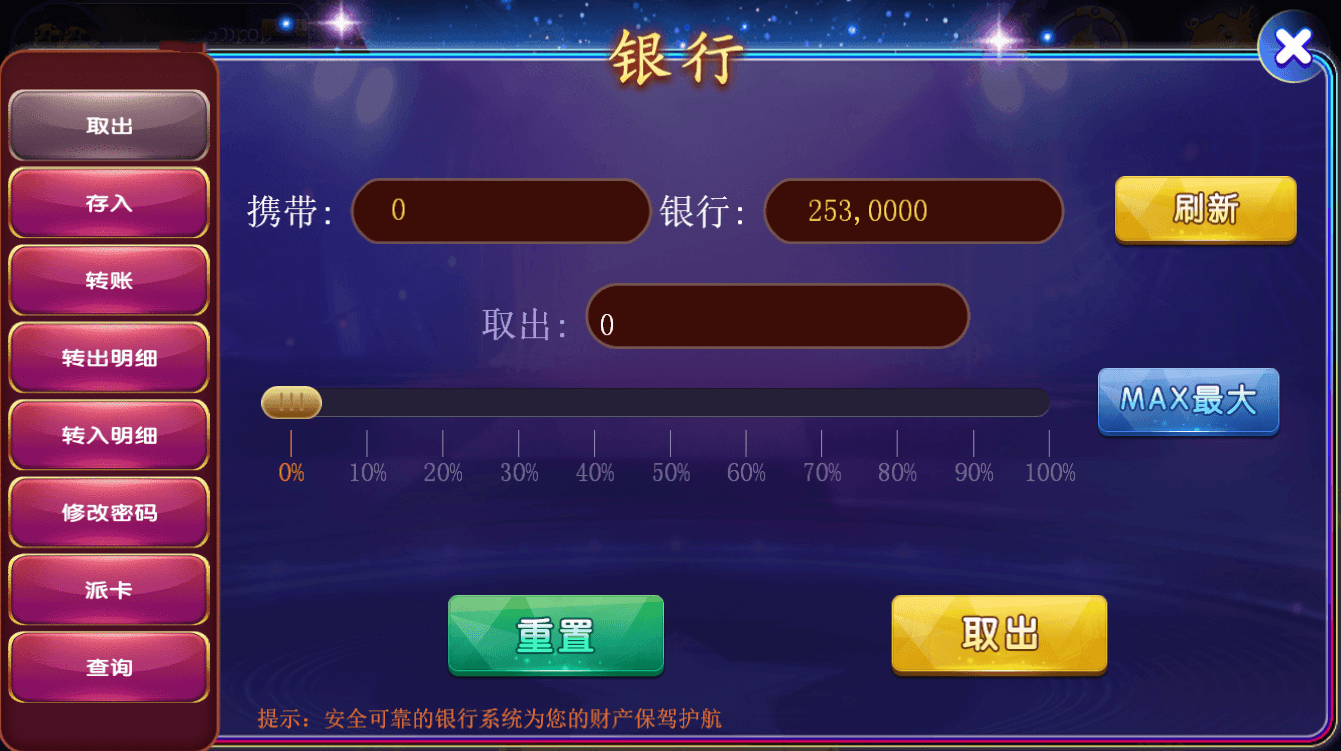
Task: Open 修改密码 to change password
Action: (109, 512)
